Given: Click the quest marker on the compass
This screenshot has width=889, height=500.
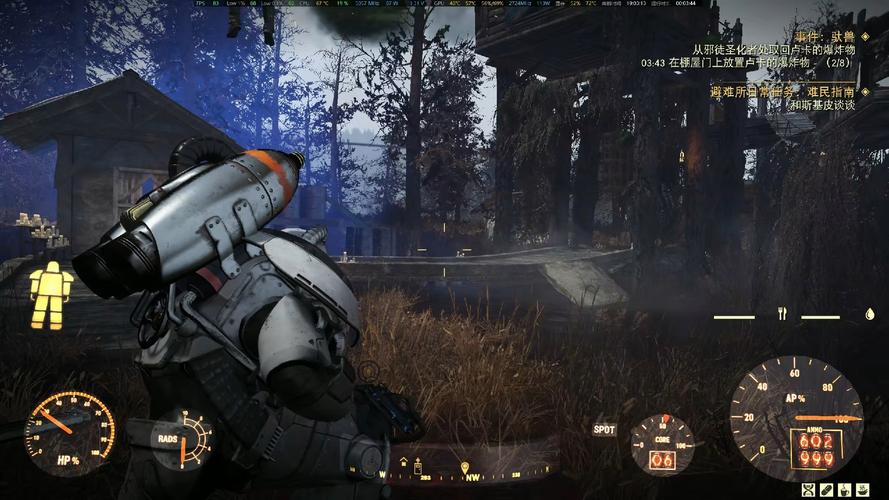Looking at the screenshot, I should click(x=466, y=466).
